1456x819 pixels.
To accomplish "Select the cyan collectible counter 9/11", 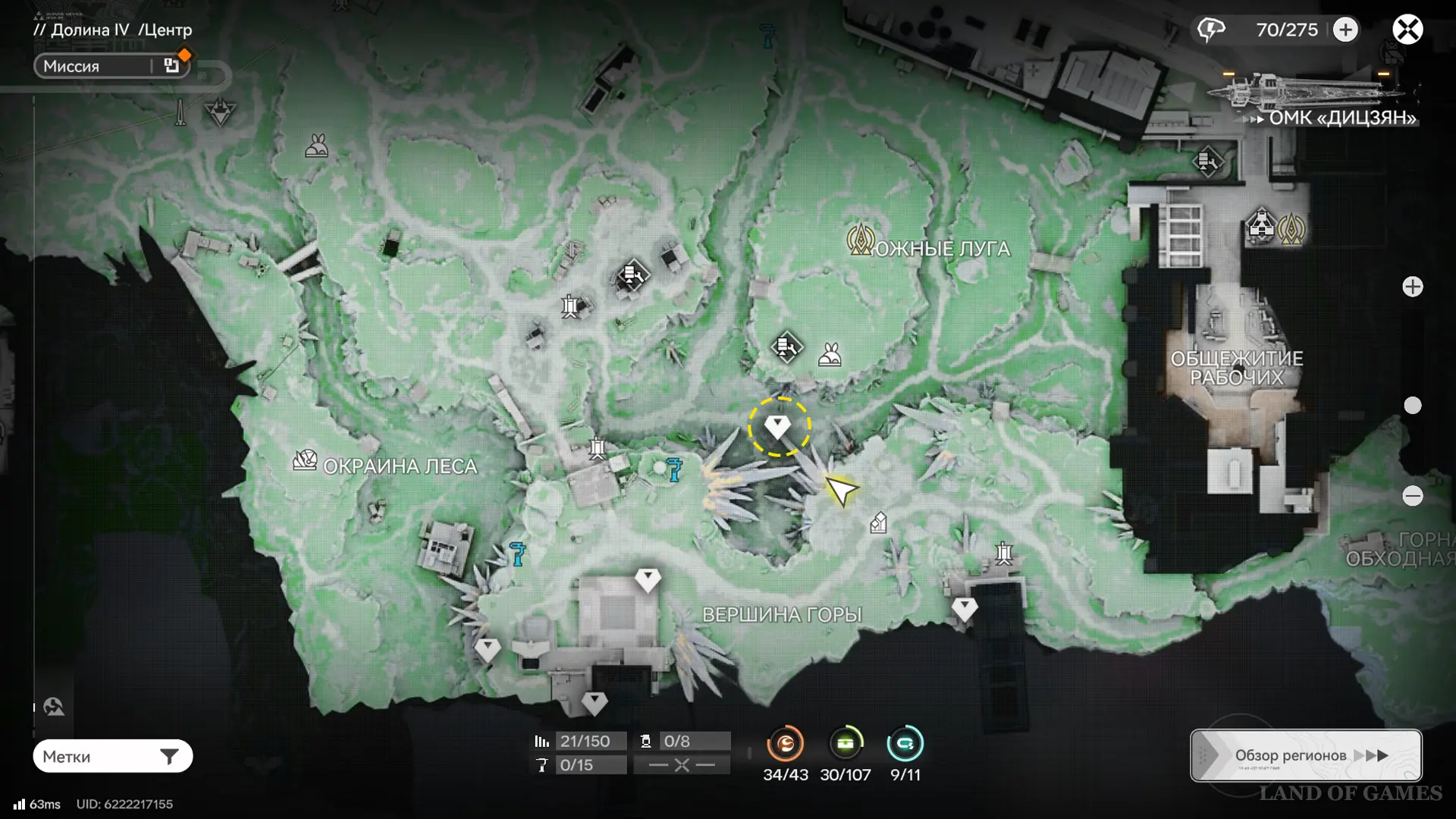I will tap(905, 744).
